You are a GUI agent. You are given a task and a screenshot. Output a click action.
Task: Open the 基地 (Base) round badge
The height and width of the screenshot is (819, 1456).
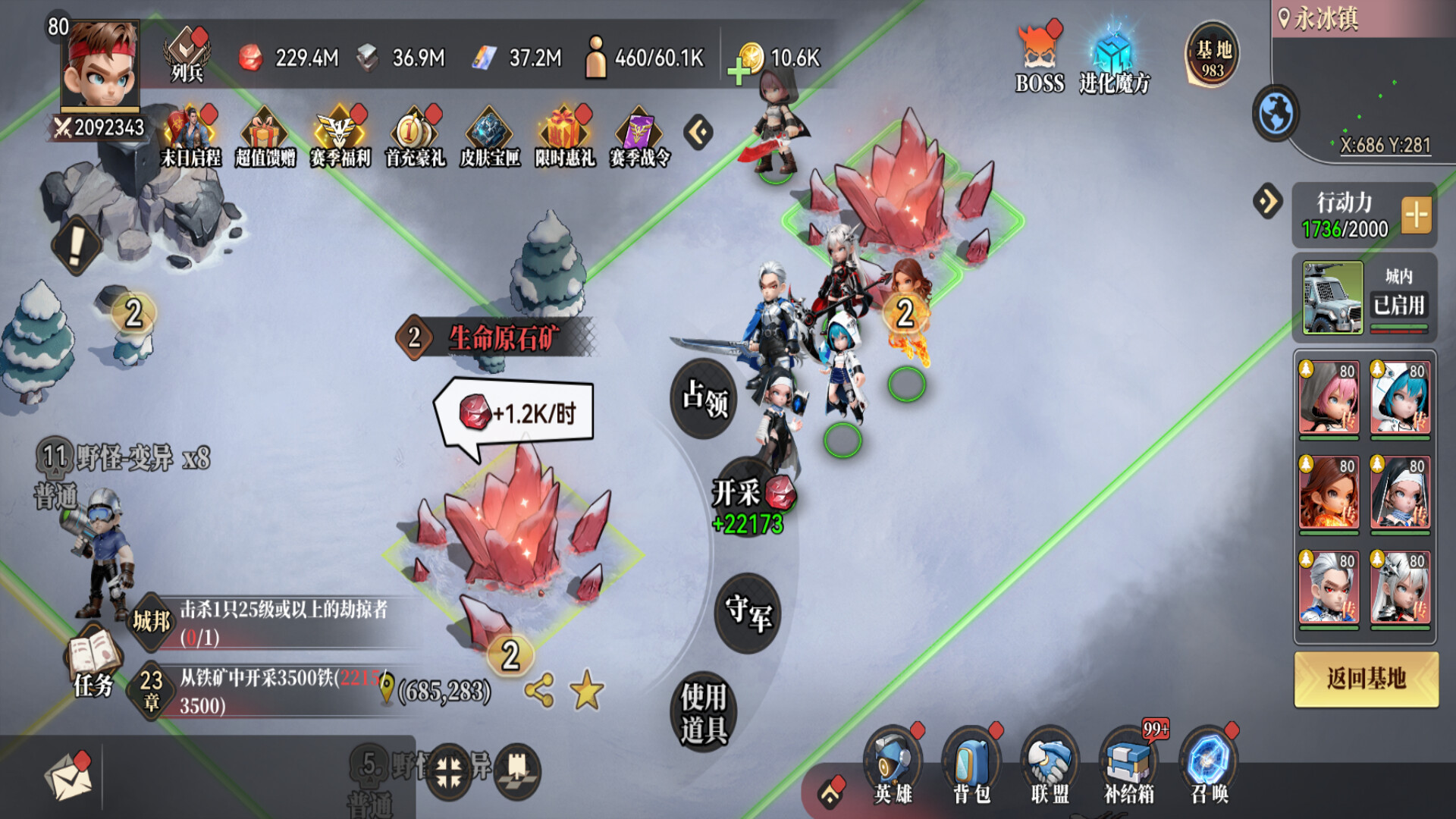[1213, 55]
